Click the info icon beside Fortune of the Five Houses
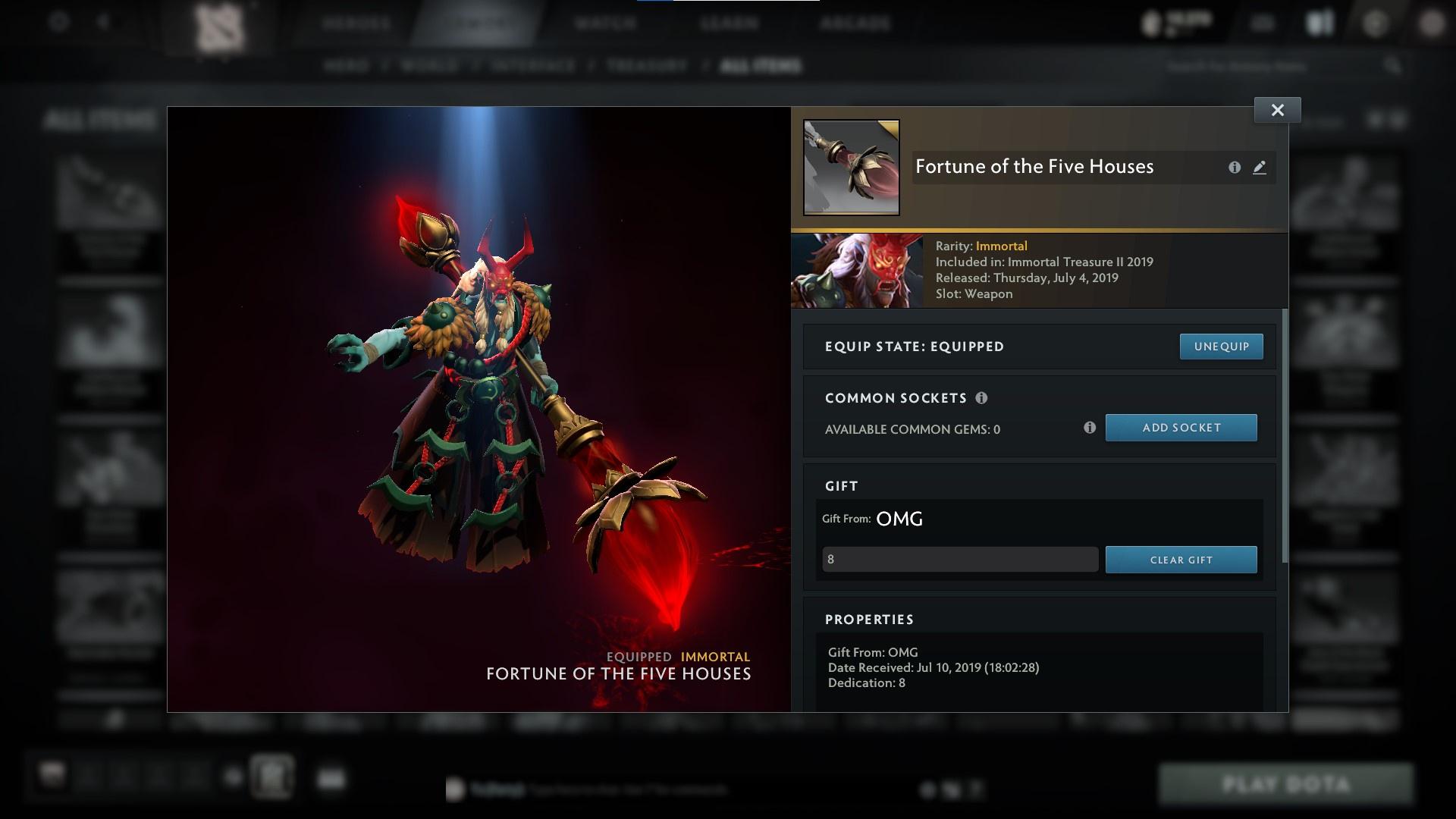The image size is (1456, 819). click(x=1235, y=168)
